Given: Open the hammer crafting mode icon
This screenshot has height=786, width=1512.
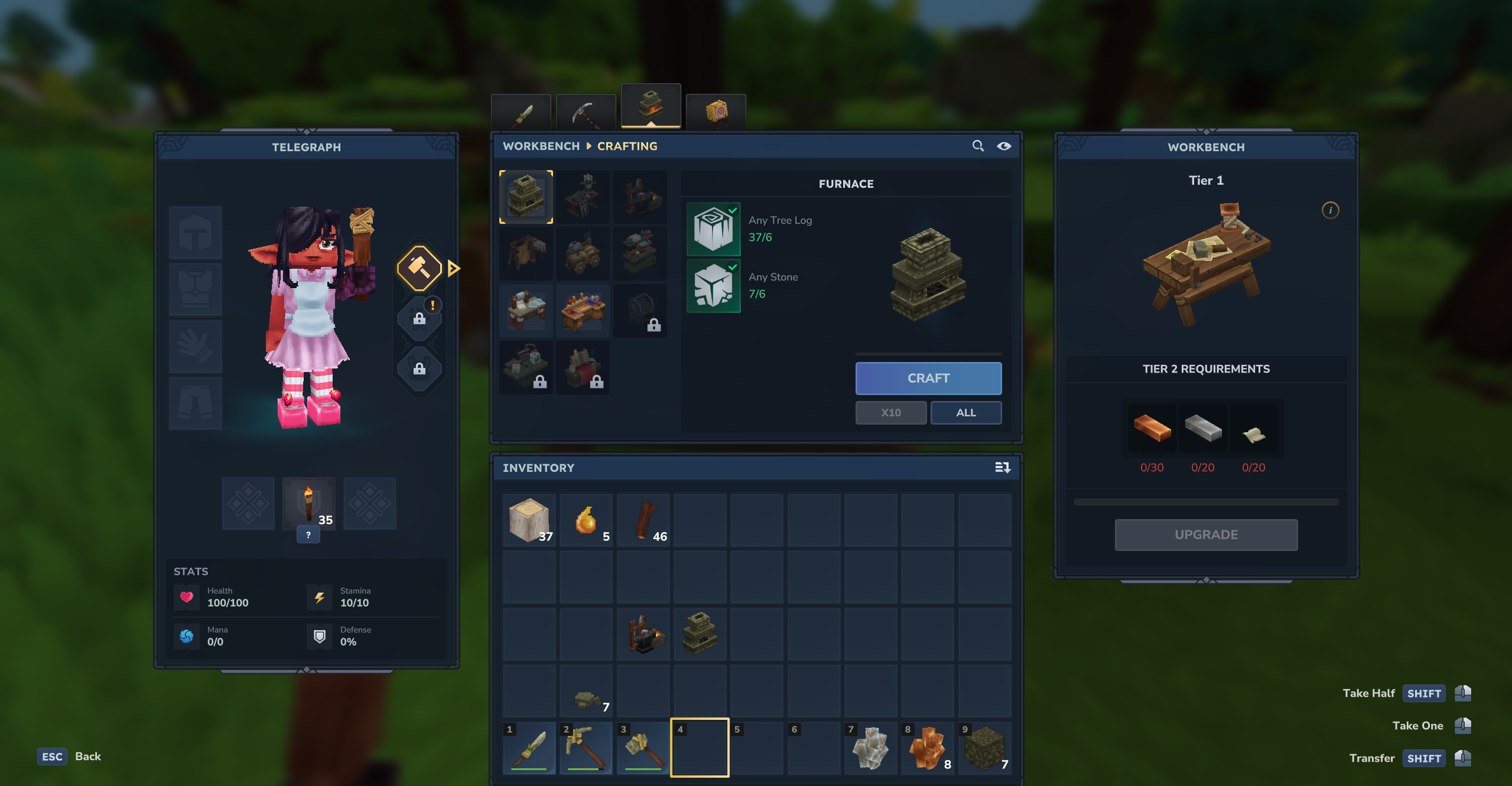Looking at the screenshot, I should [419, 269].
